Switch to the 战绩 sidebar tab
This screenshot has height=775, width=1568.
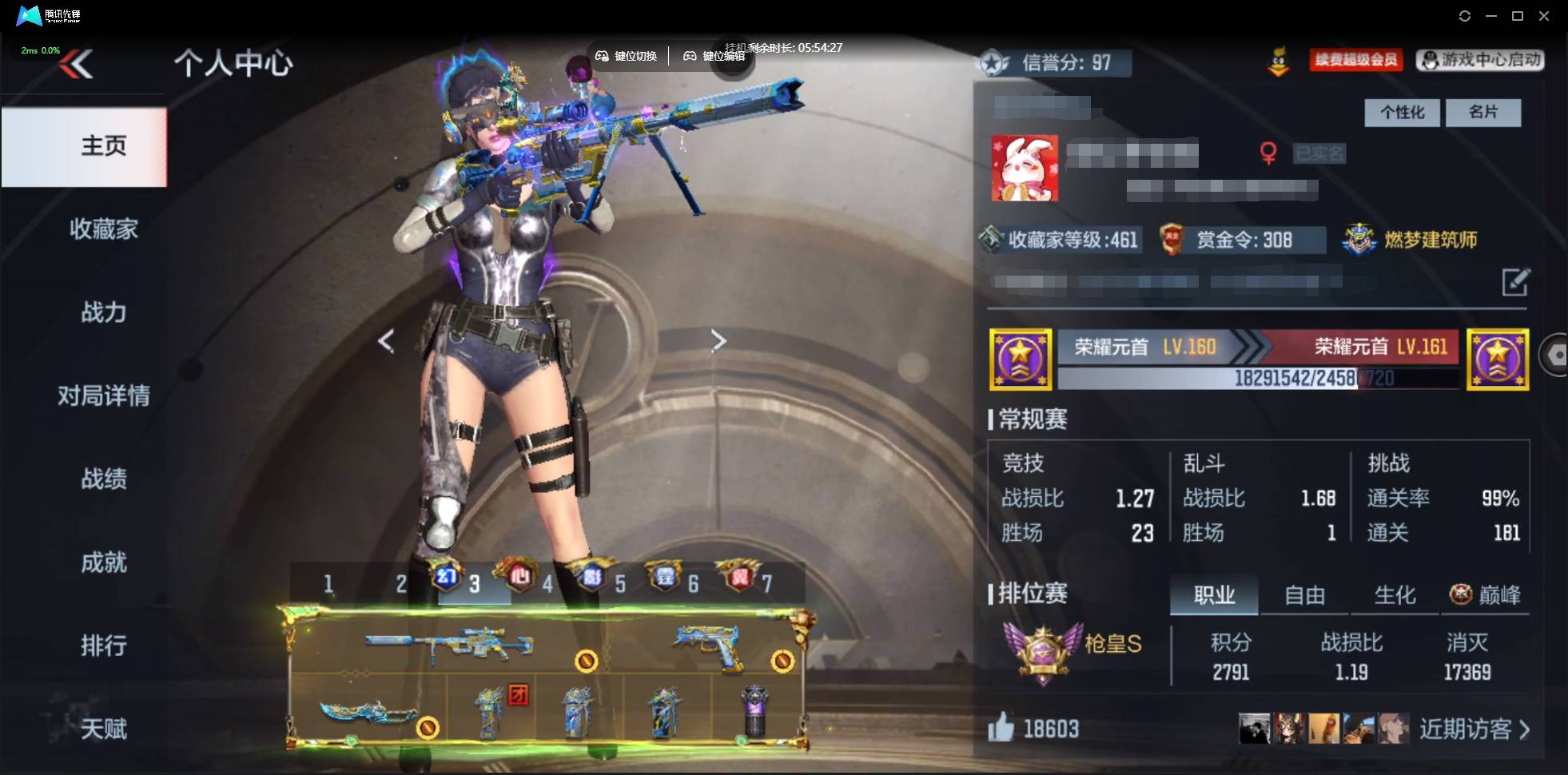coord(103,479)
